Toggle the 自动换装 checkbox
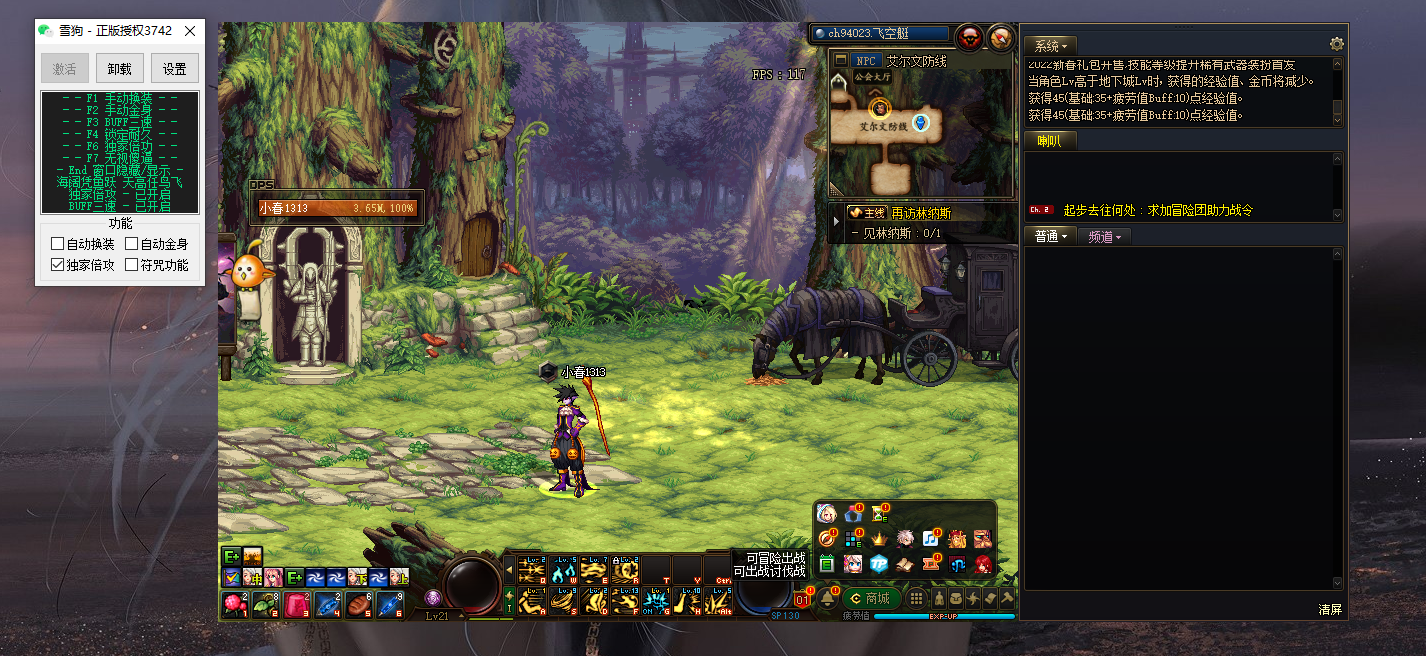This screenshot has width=1426, height=656. coord(59,244)
